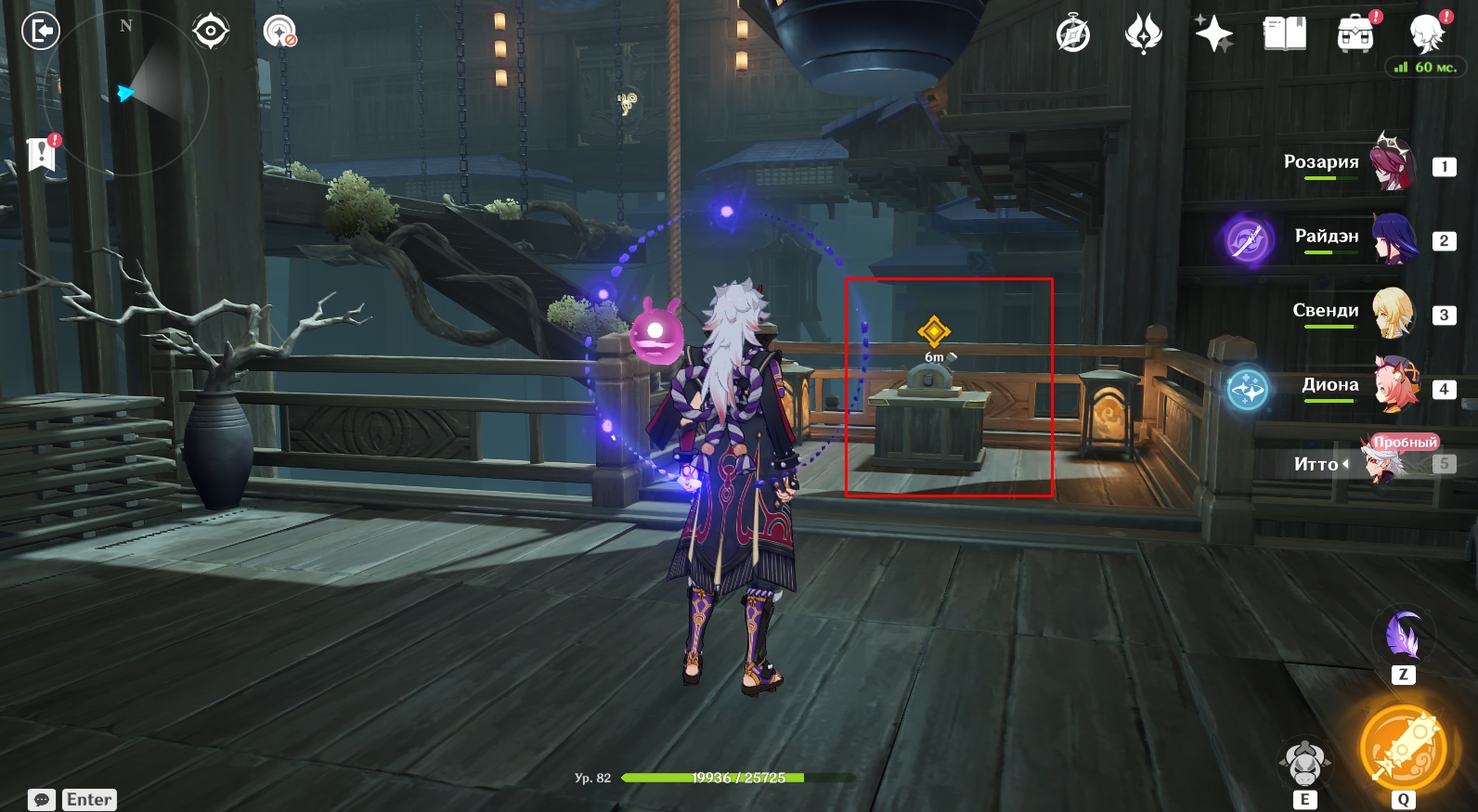Click the exit door icon
The width and height of the screenshot is (1478, 812).
click(40, 32)
